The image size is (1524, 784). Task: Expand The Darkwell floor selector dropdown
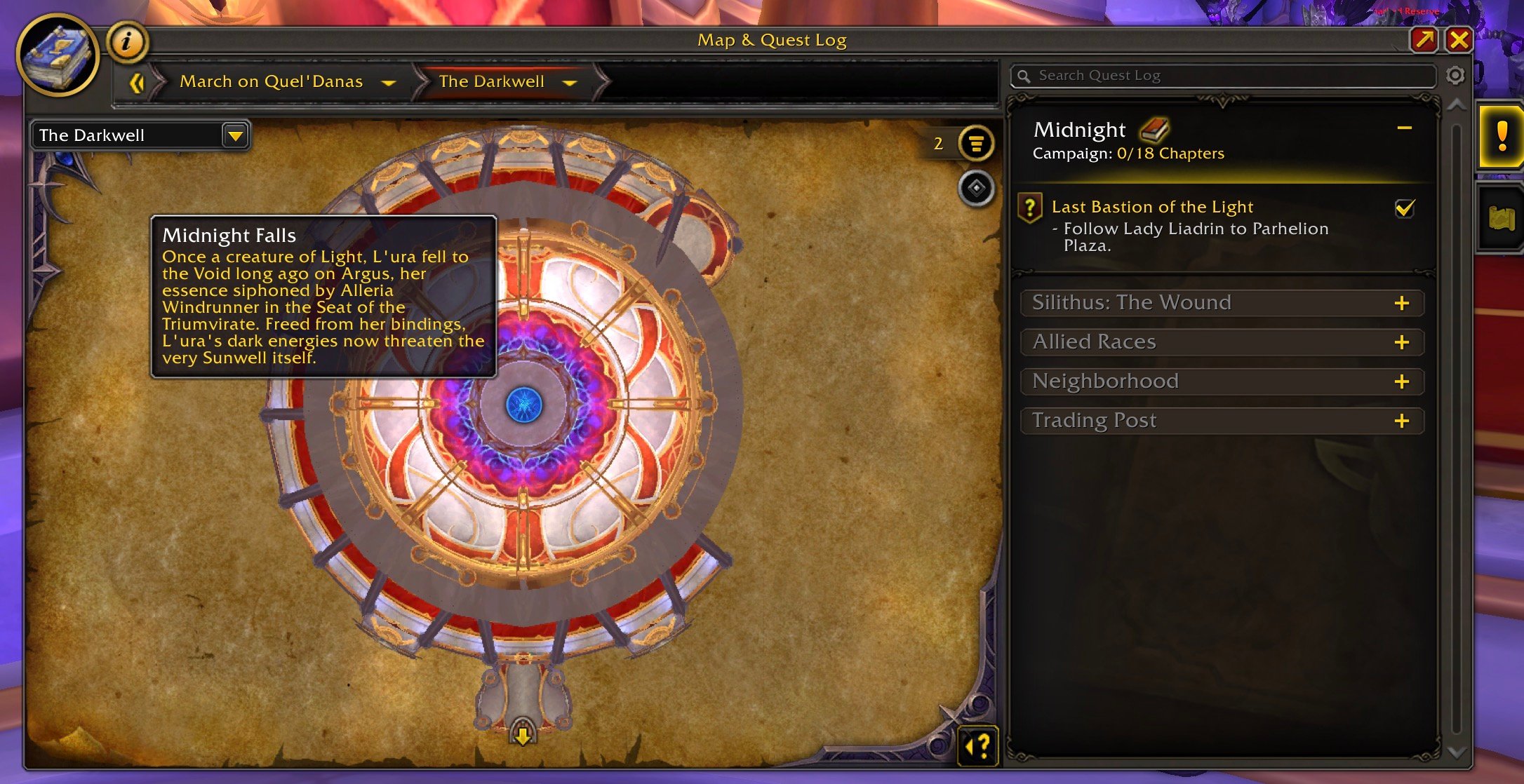(x=236, y=135)
